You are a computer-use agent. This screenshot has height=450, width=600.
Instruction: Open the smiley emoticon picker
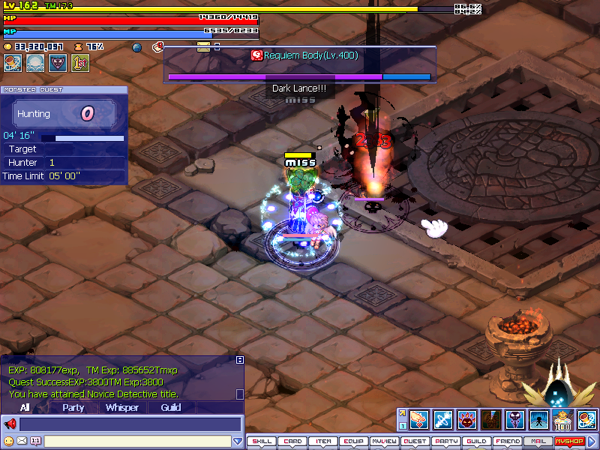pos(9,441)
